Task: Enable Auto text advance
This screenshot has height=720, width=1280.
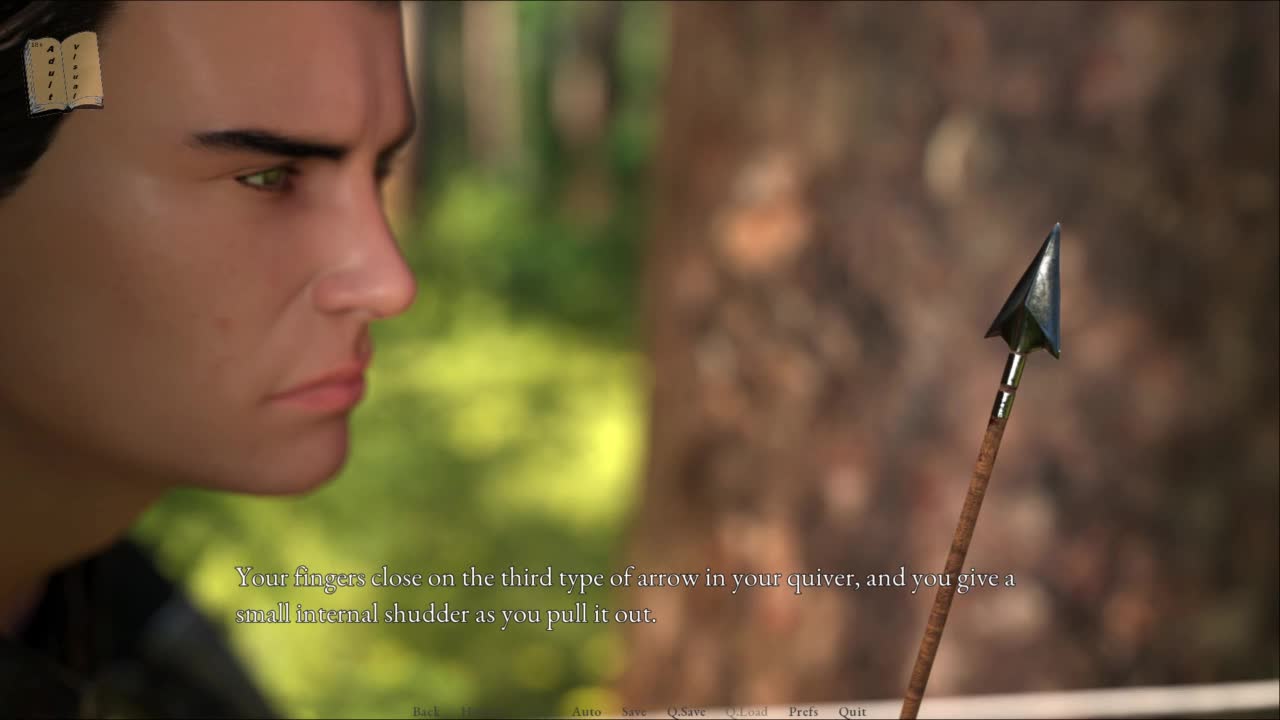Action: click(586, 712)
